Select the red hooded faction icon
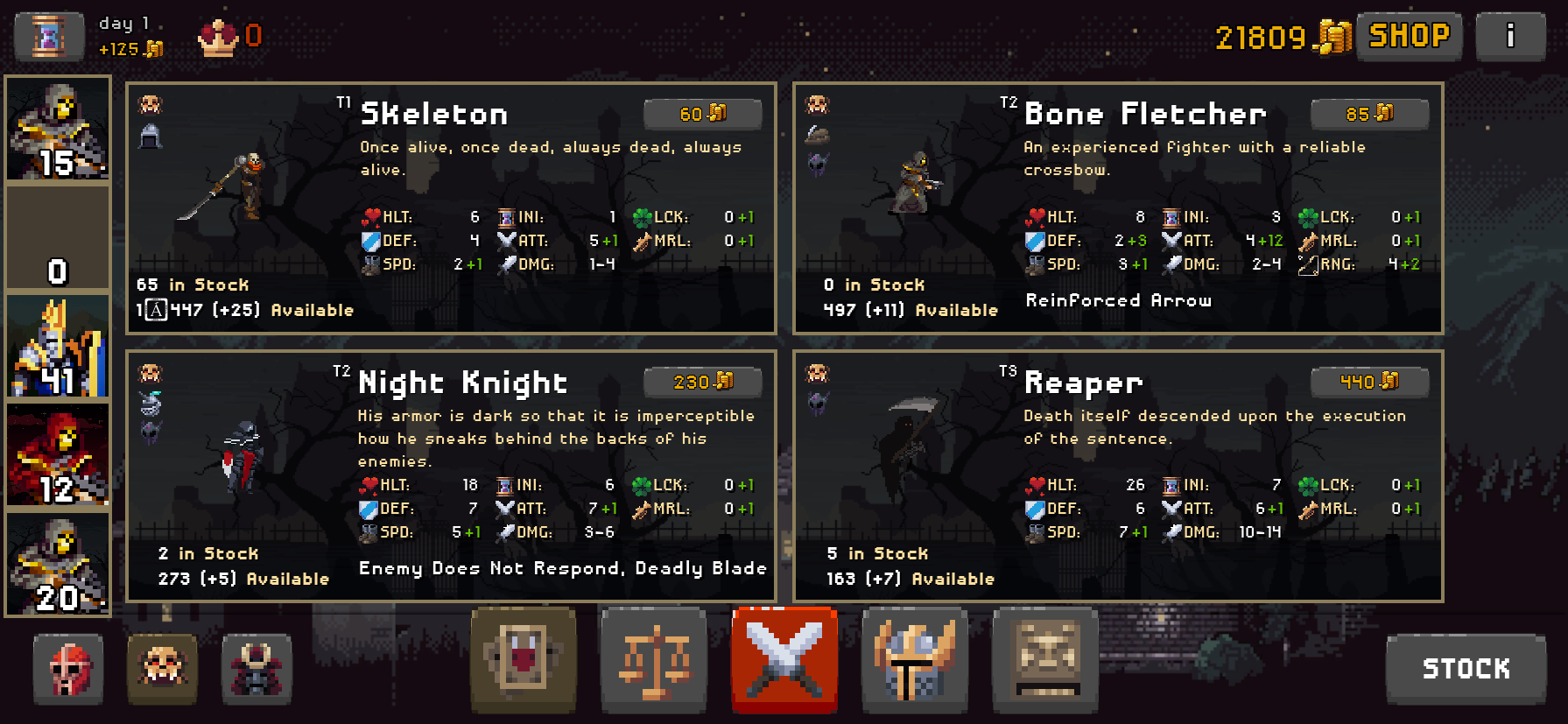1568x724 pixels. coord(68,670)
